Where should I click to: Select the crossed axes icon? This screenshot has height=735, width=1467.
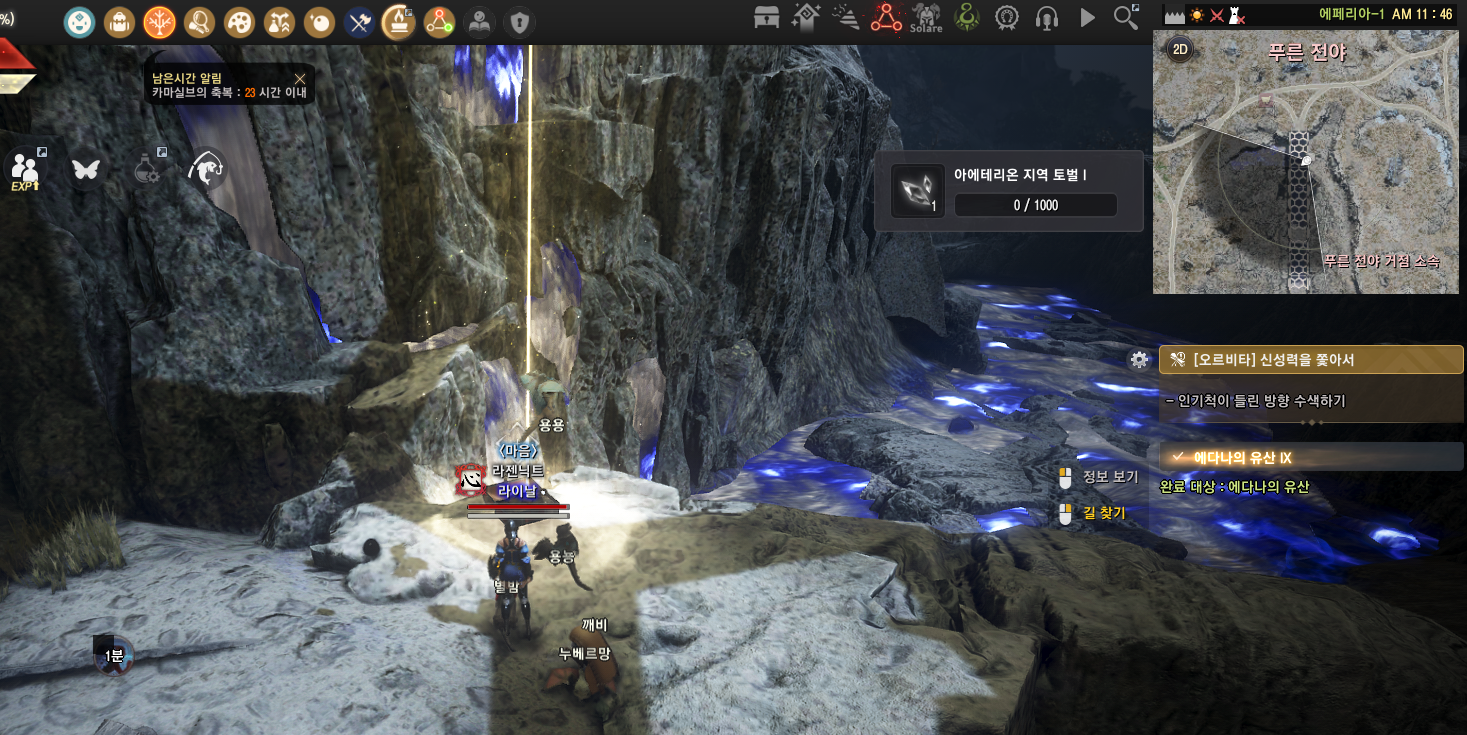coord(359,21)
